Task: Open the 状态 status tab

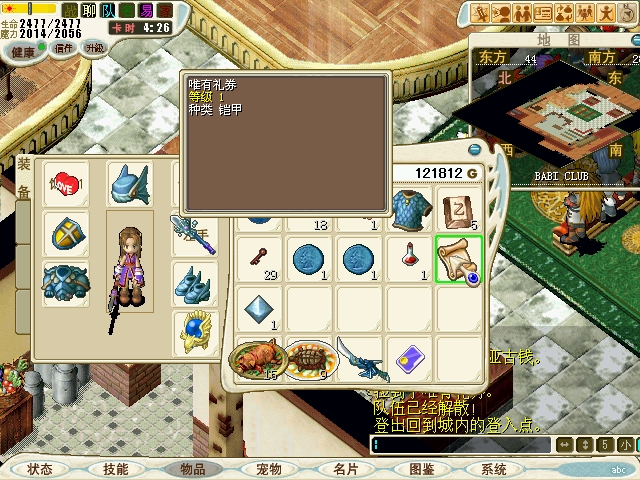Action: 40,468
